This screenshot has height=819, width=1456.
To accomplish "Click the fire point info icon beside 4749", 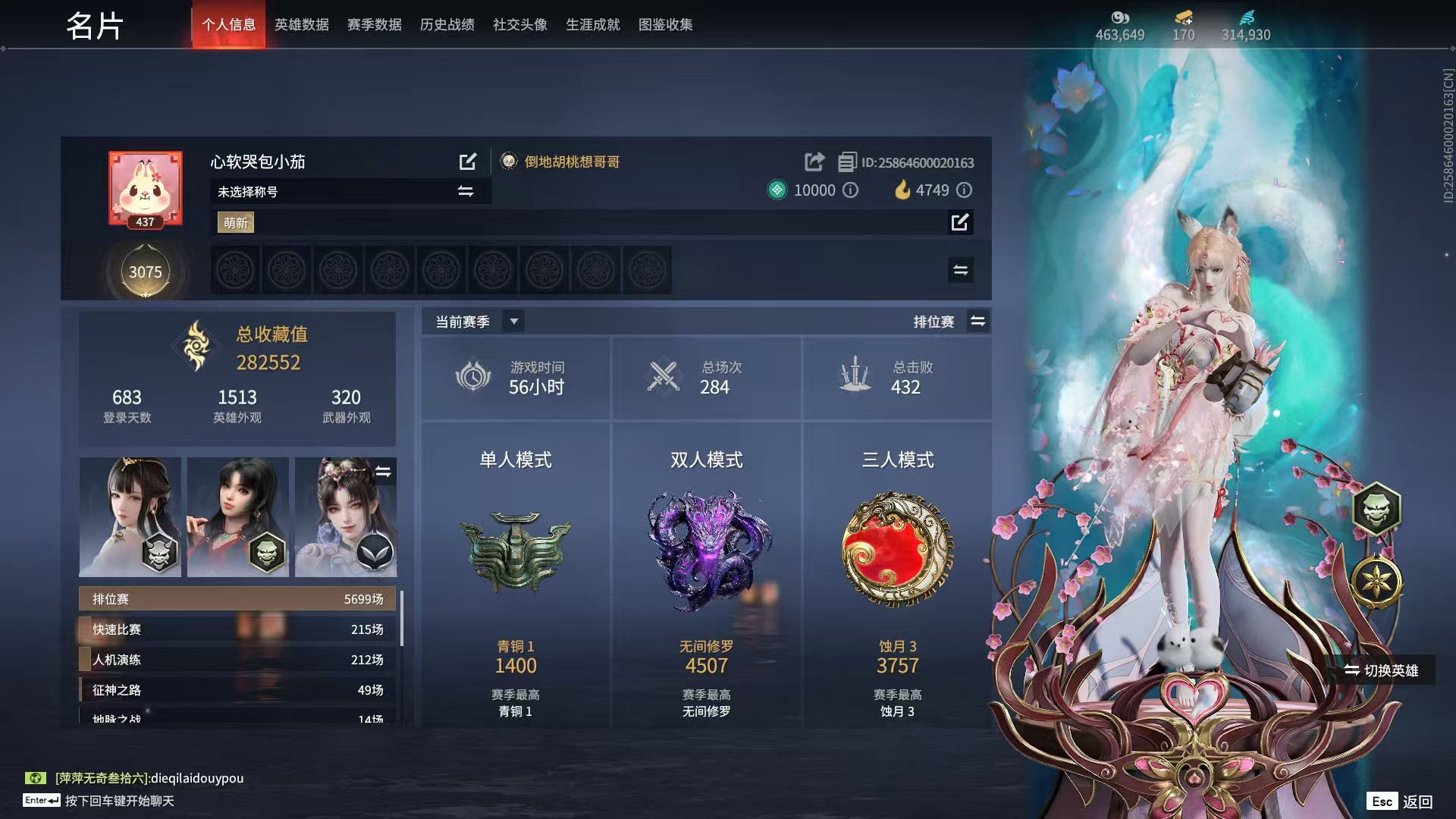I will coord(965,190).
